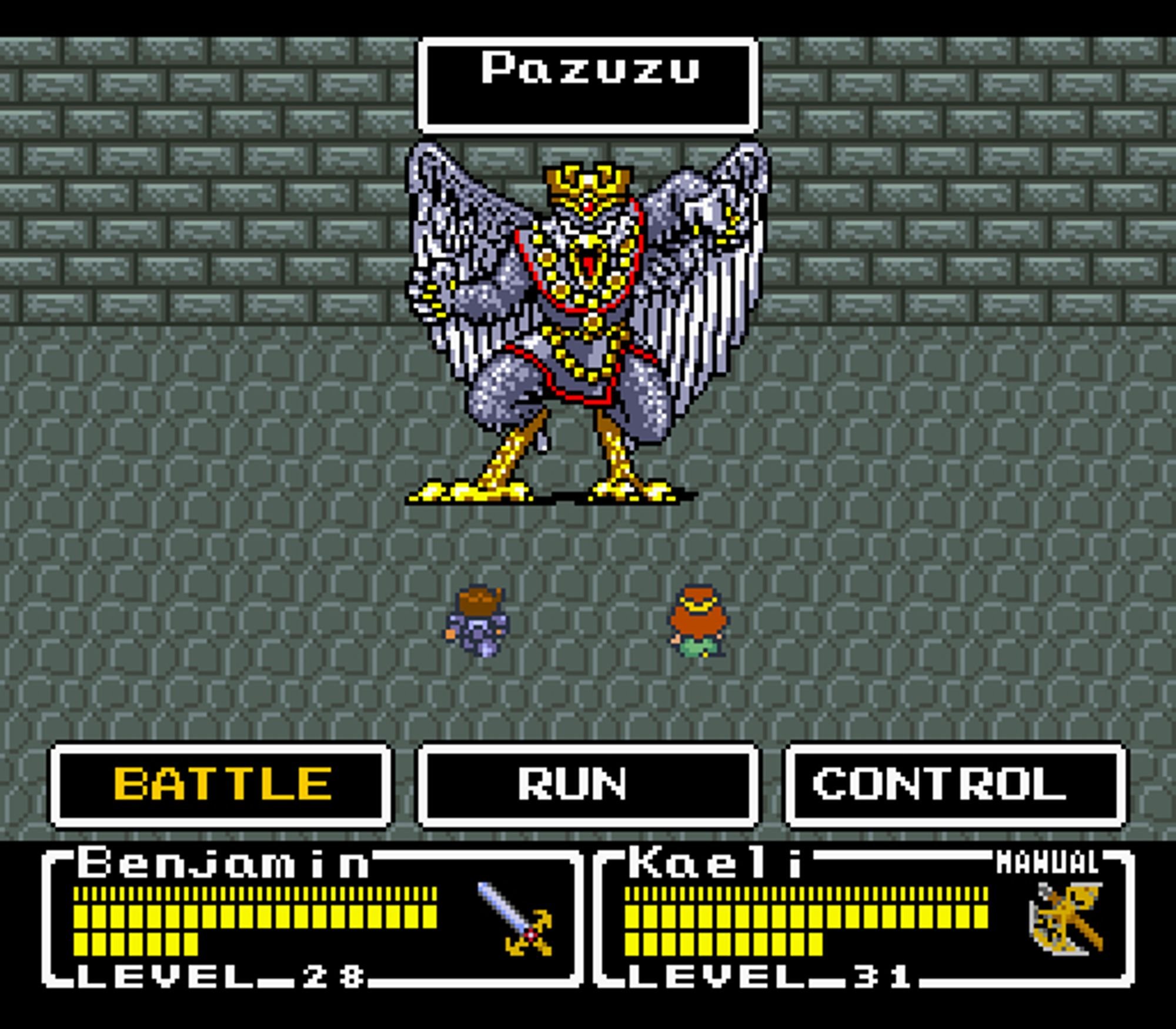Click Benjamin's sword weapon icon
1176x1029 pixels.
[x=515, y=919]
